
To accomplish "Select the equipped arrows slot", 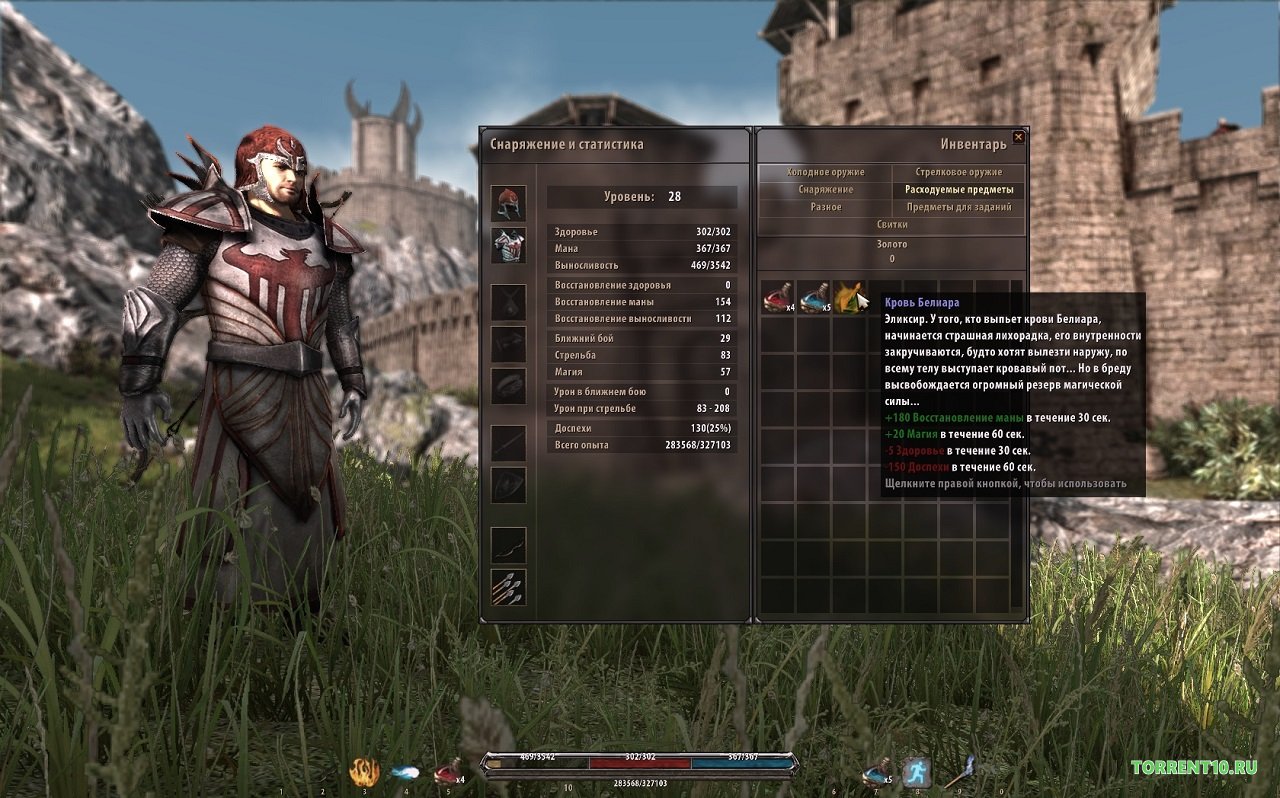I will click(x=508, y=588).
